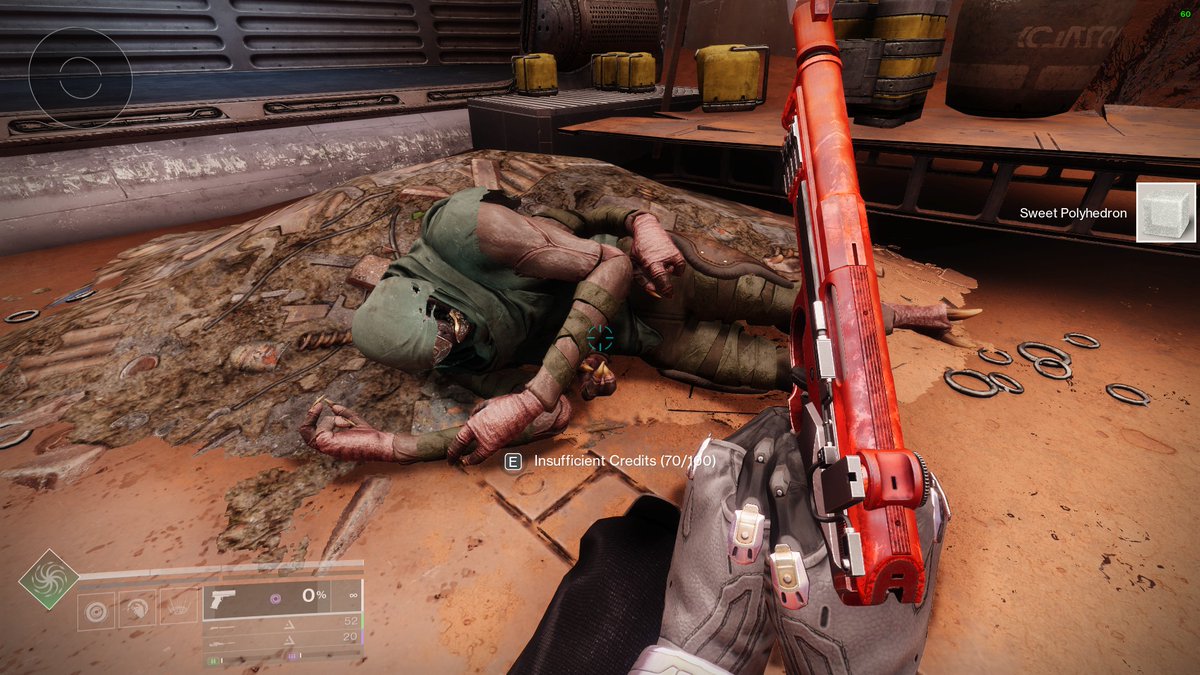Image resolution: width=1200 pixels, height=675 pixels.
Task: Click the circular radar tracker
Action: tap(80, 77)
